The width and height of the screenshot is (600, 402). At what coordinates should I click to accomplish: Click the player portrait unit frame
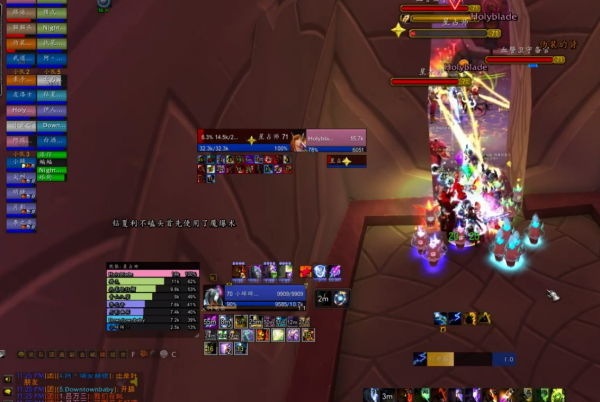[213, 297]
